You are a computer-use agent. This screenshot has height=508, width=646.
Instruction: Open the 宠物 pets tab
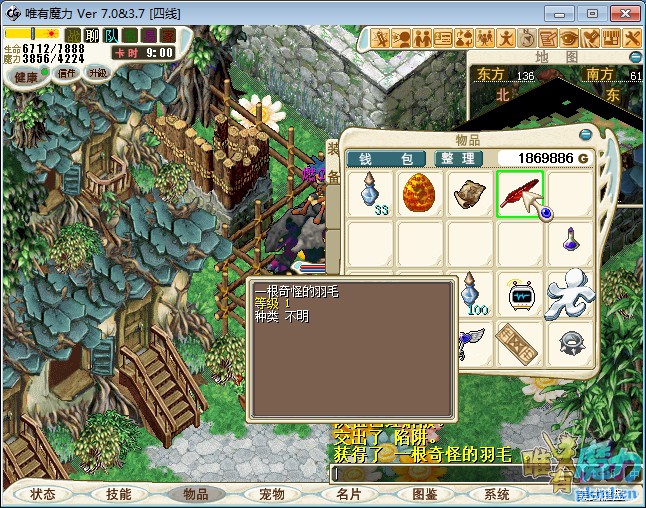[271, 494]
